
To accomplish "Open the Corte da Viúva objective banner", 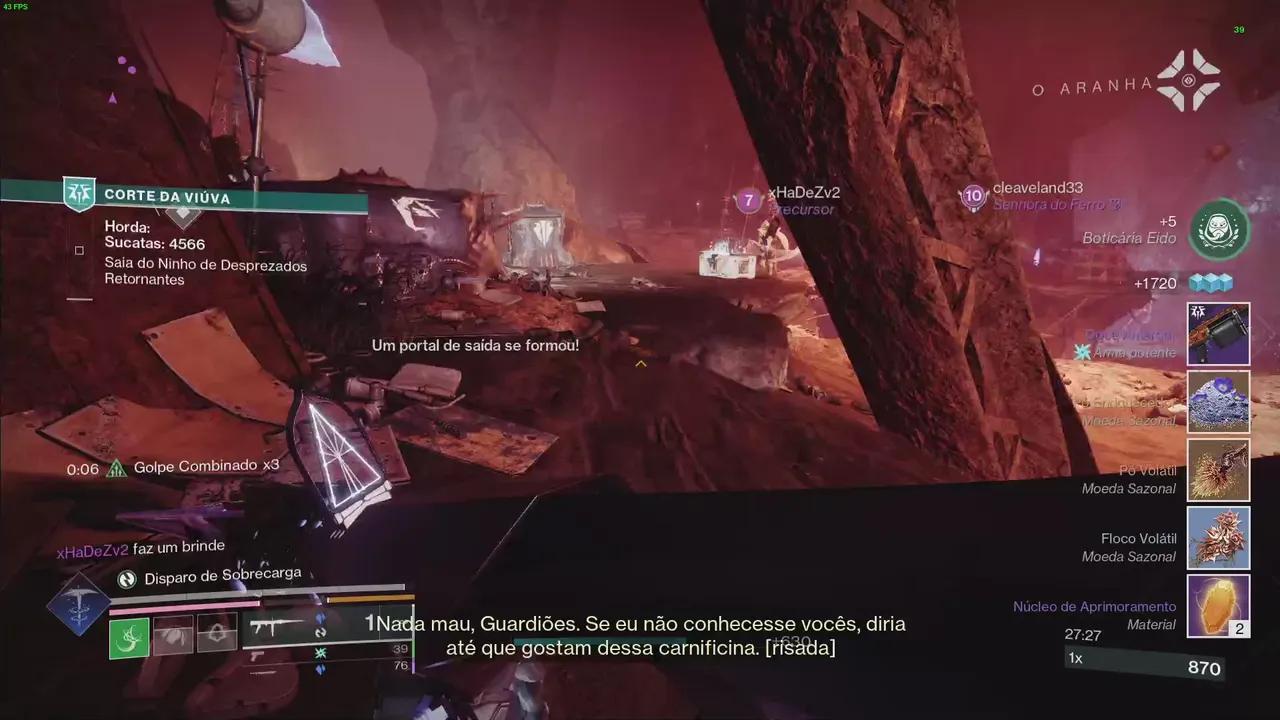I will pos(185,197).
